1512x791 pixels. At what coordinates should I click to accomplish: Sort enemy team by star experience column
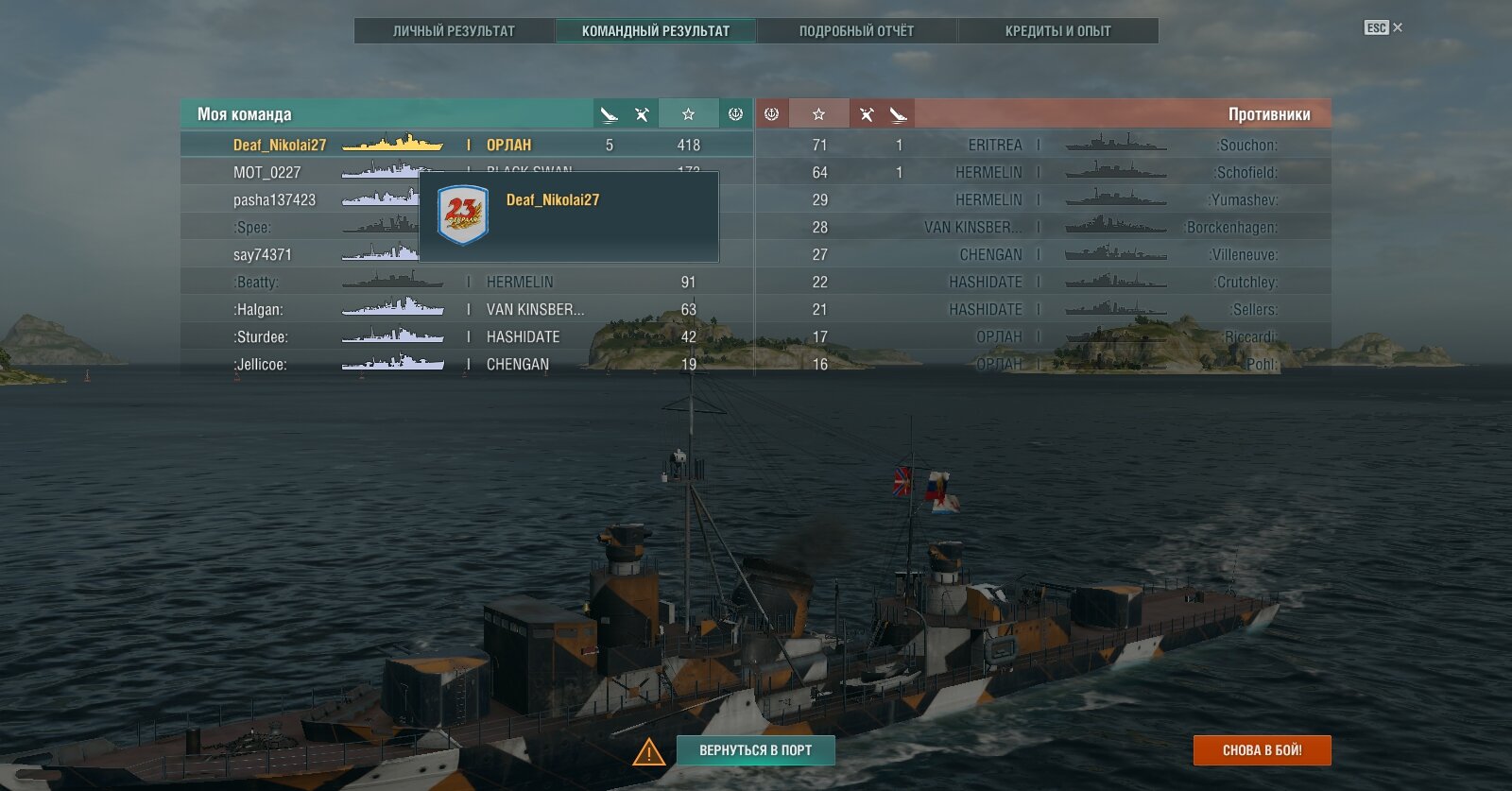pyautogui.click(x=818, y=114)
